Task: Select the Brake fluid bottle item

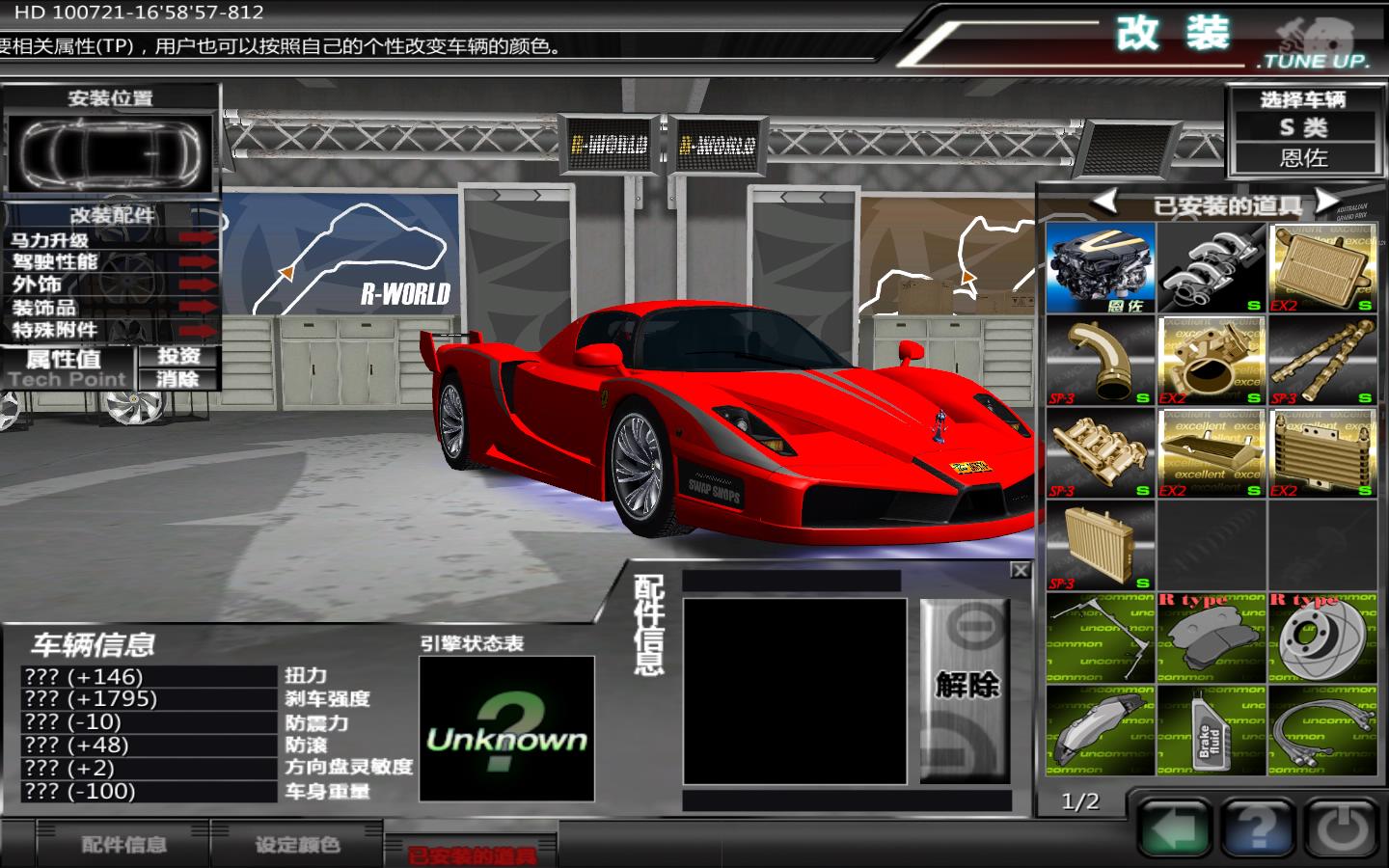Action: [x=1212, y=732]
